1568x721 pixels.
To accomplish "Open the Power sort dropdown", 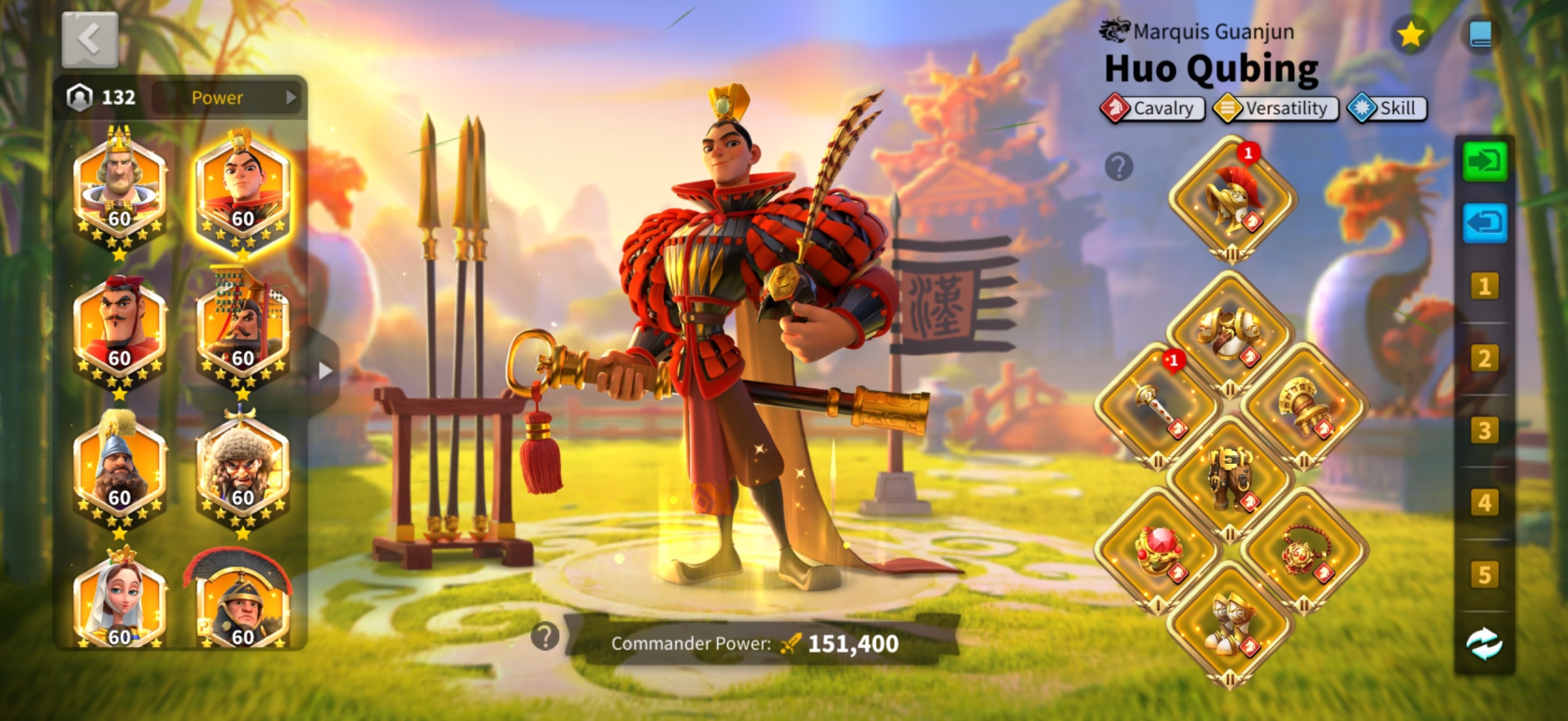I will (x=226, y=97).
